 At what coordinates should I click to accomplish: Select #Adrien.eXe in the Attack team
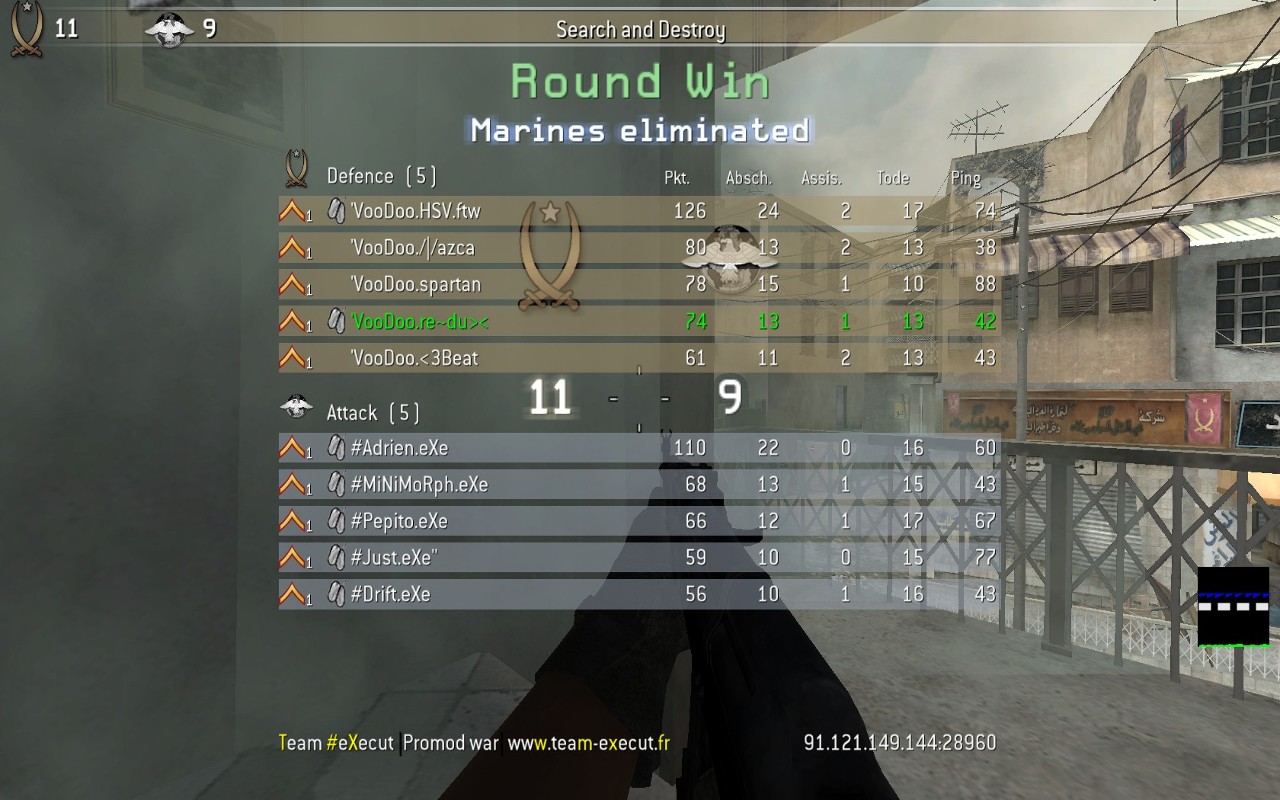pyautogui.click(x=400, y=448)
